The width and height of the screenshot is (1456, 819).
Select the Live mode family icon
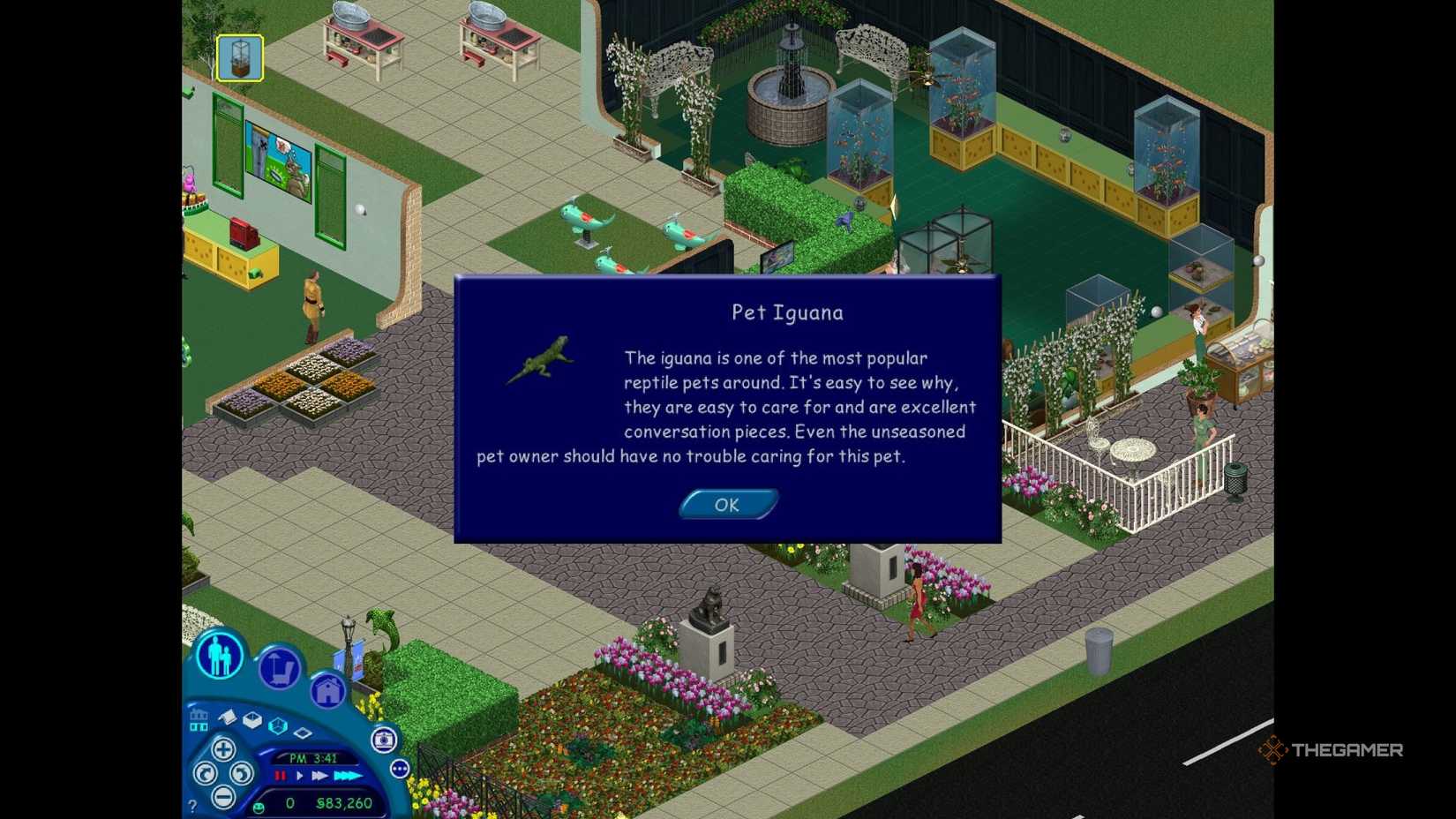(x=219, y=655)
